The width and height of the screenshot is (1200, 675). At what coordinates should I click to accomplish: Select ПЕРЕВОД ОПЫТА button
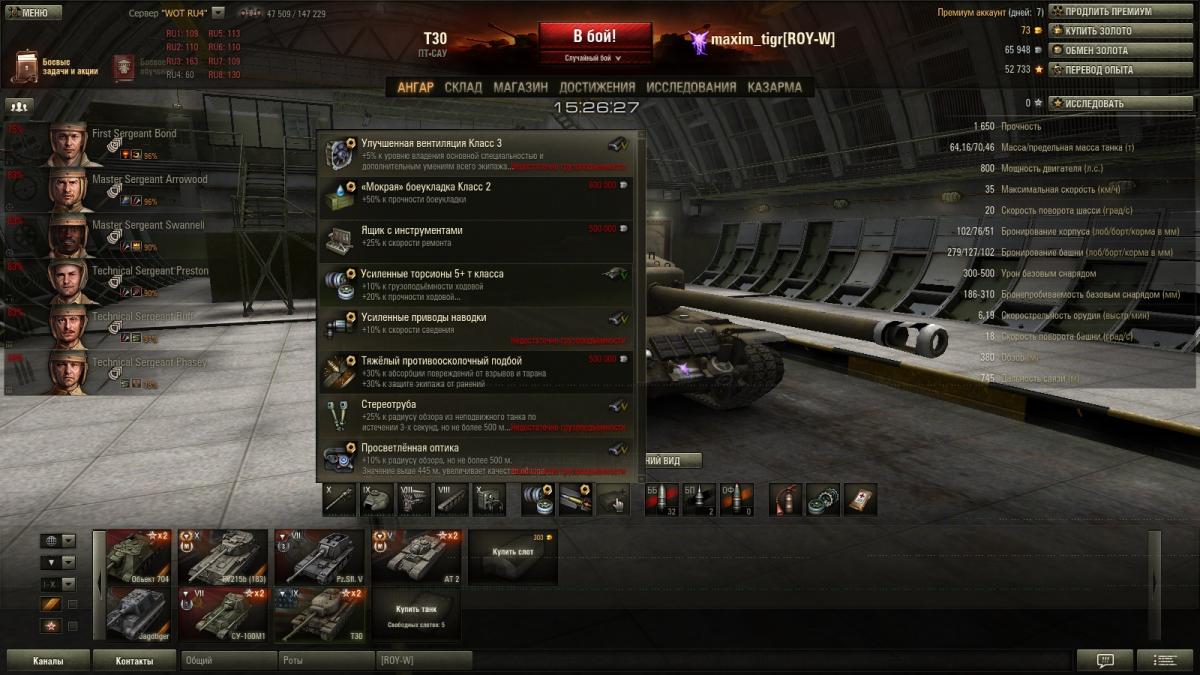point(1099,70)
